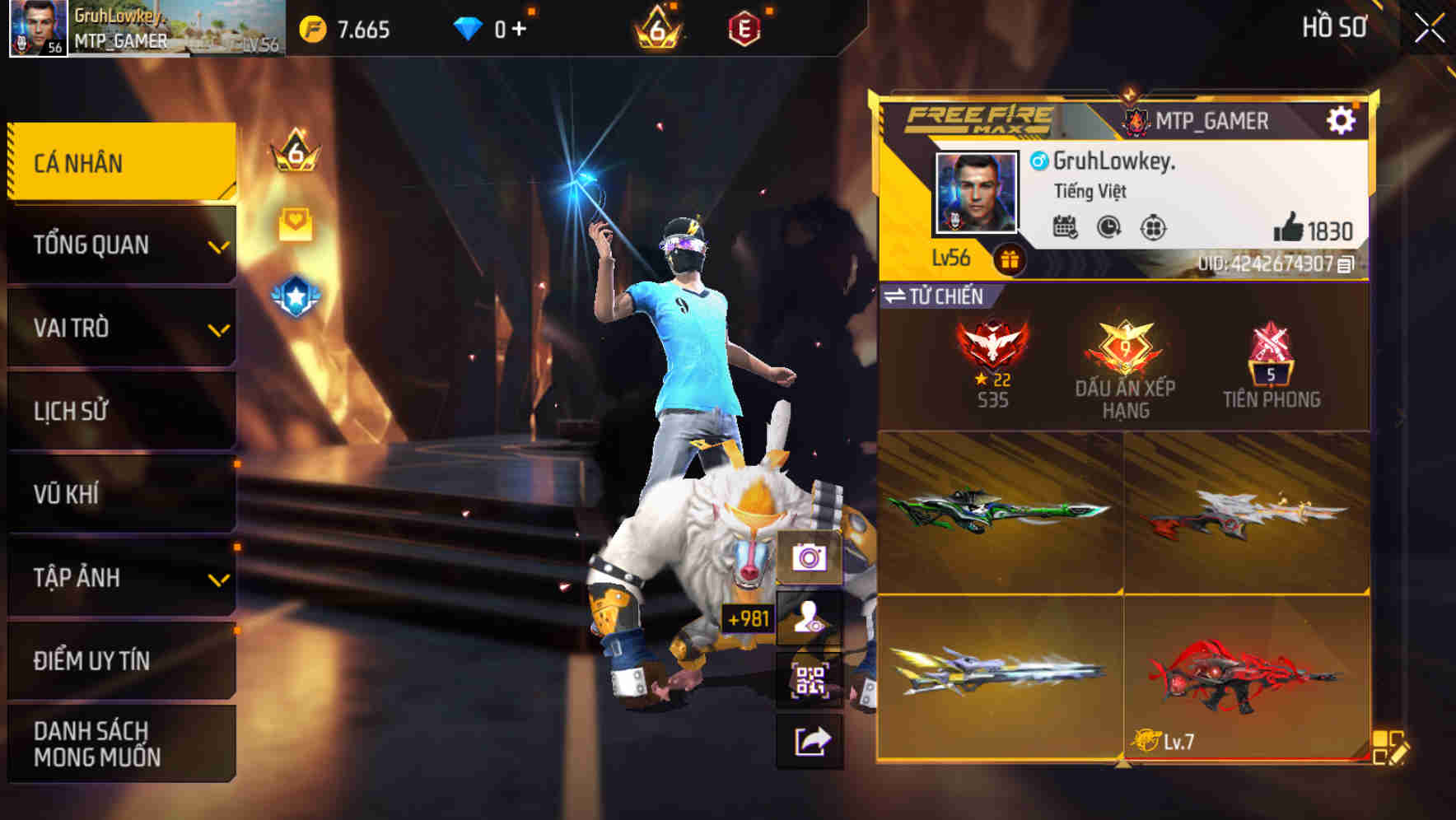Image resolution: width=1456 pixels, height=820 pixels.
Task: Expand the TỔNG QUAN section
Action: click(x=119, y=244)
